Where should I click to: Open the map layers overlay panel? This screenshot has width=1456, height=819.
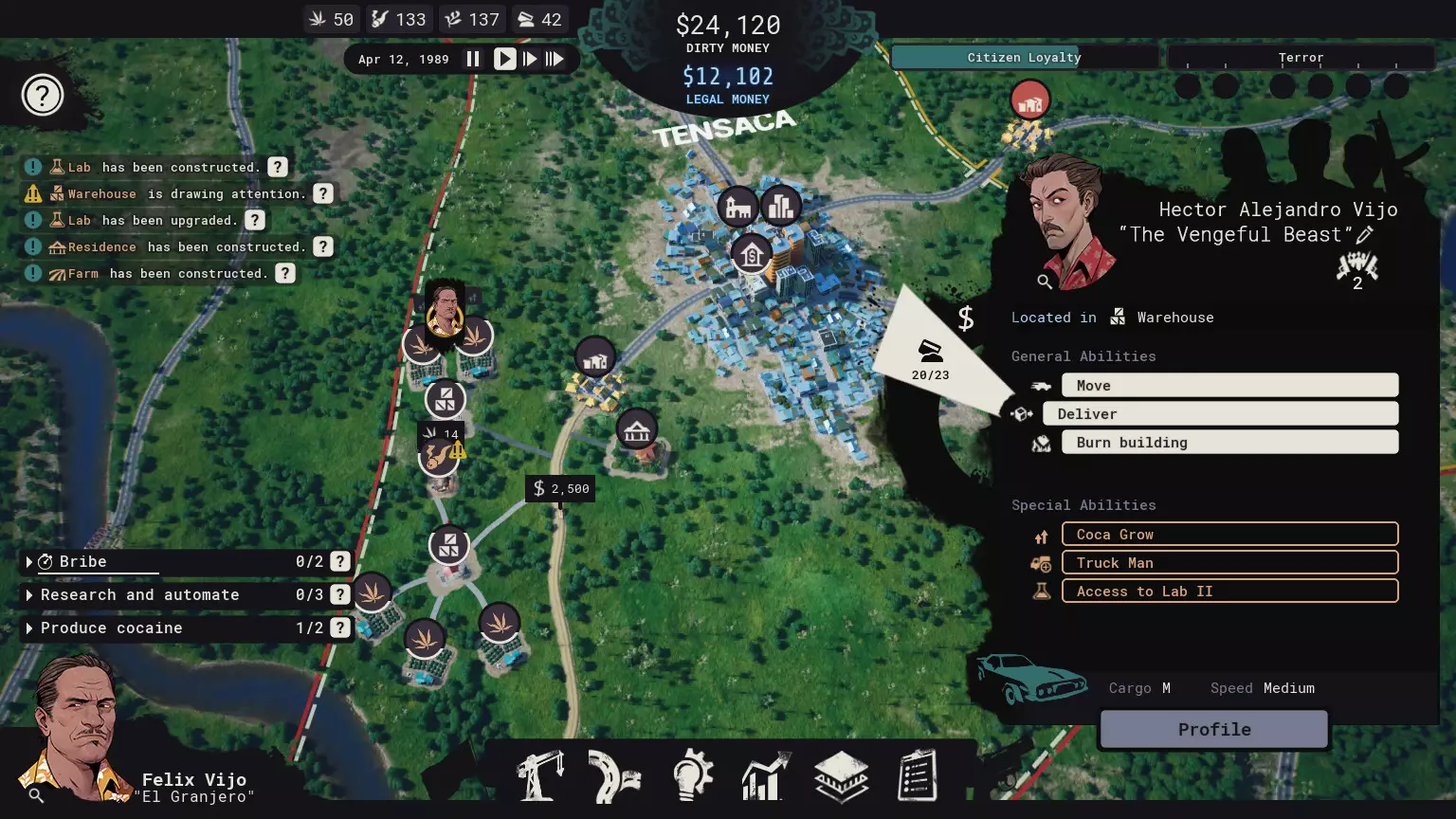(840, 775)
